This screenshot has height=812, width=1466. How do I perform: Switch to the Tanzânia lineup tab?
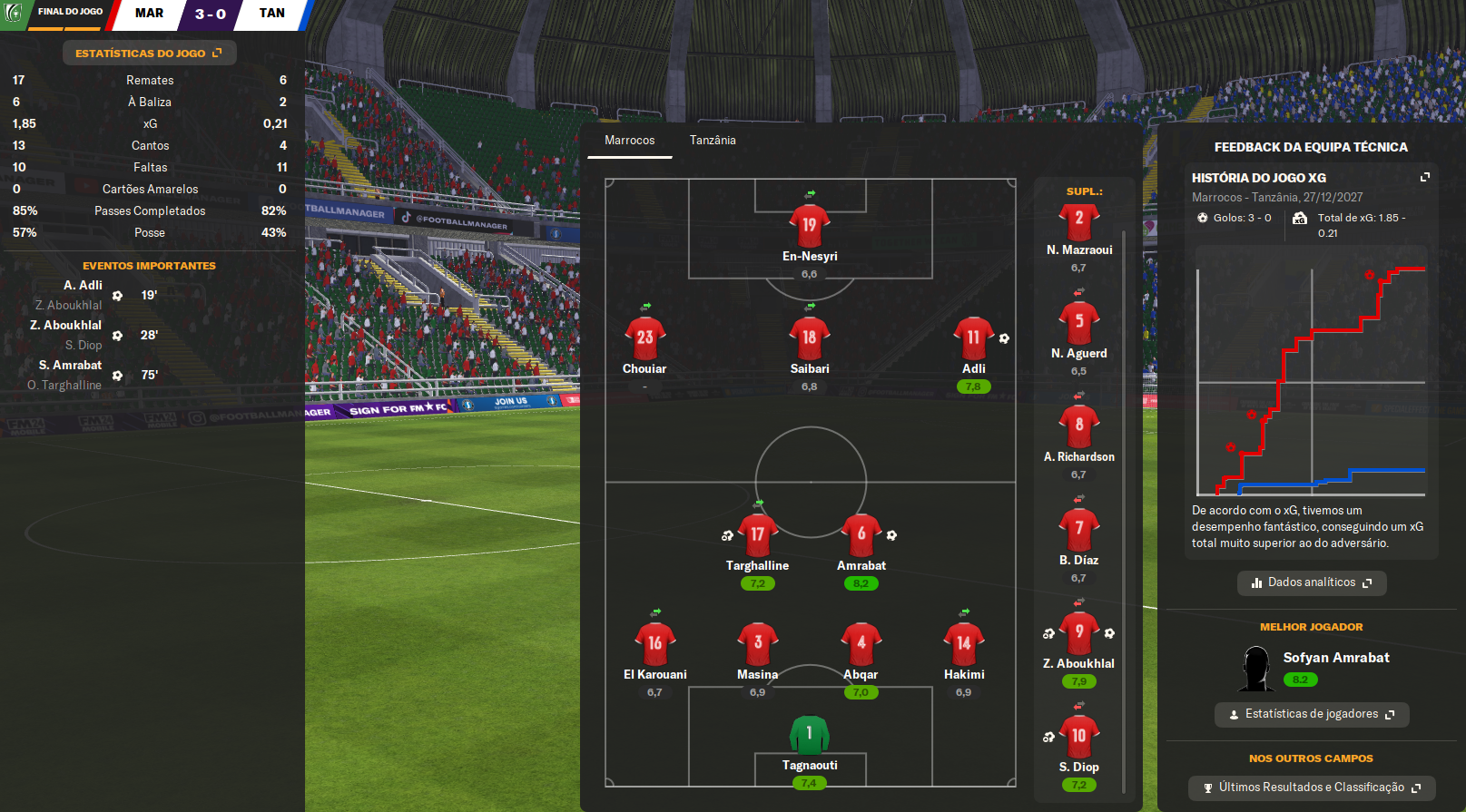point(713,141)
